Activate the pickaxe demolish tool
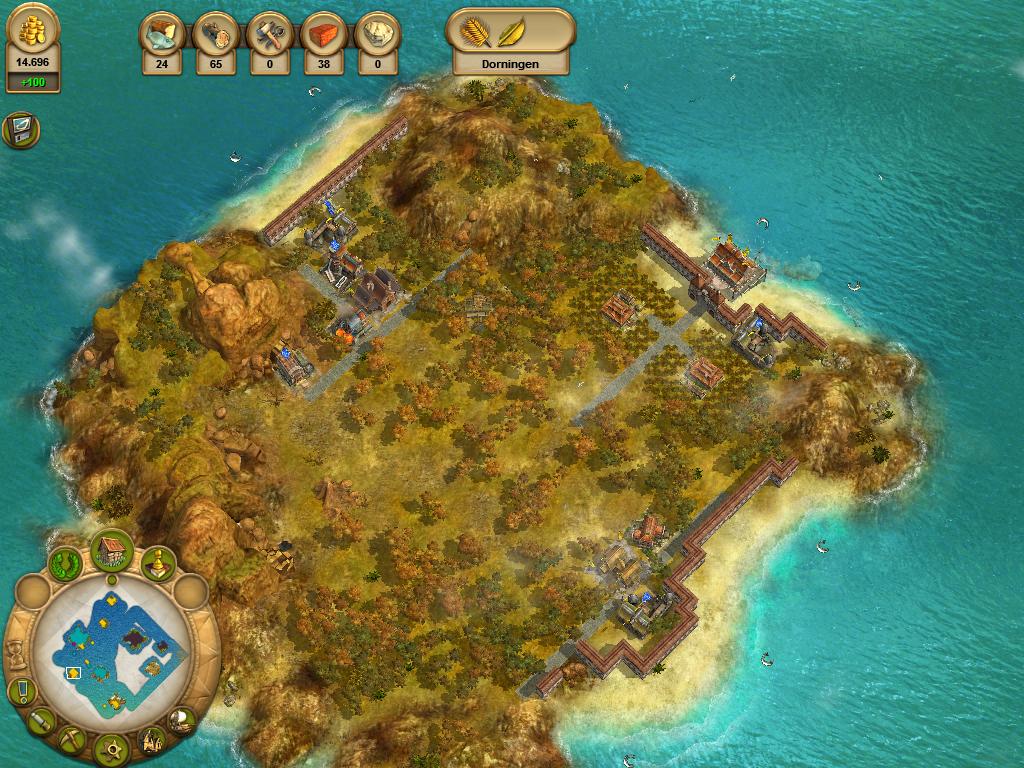Screen dimensions: 1024x768 pyautogui.click(x=72, y=740)
